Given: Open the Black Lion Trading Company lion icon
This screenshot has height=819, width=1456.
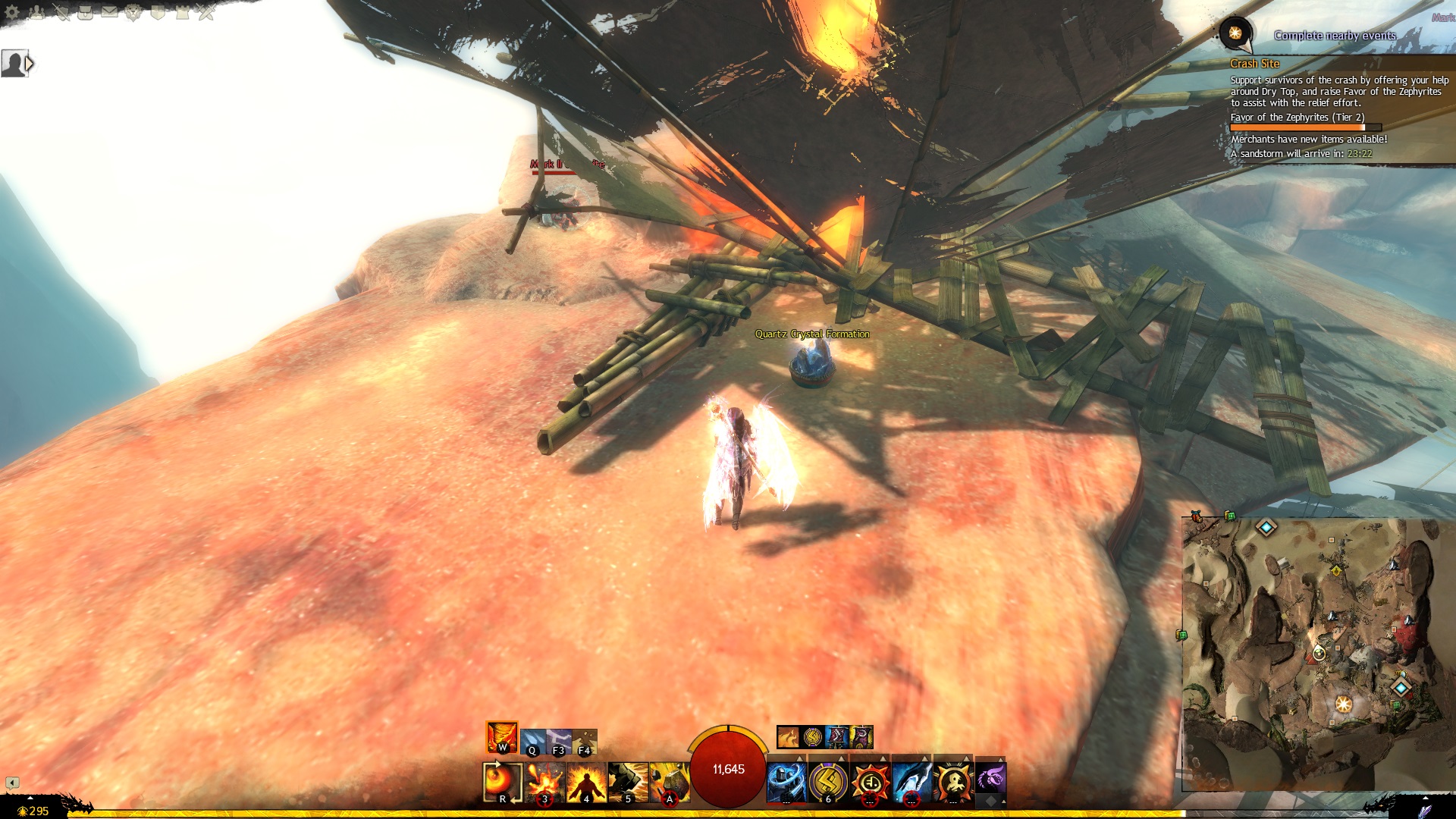Looking at the screenshot, I should [x=133, y=12].
